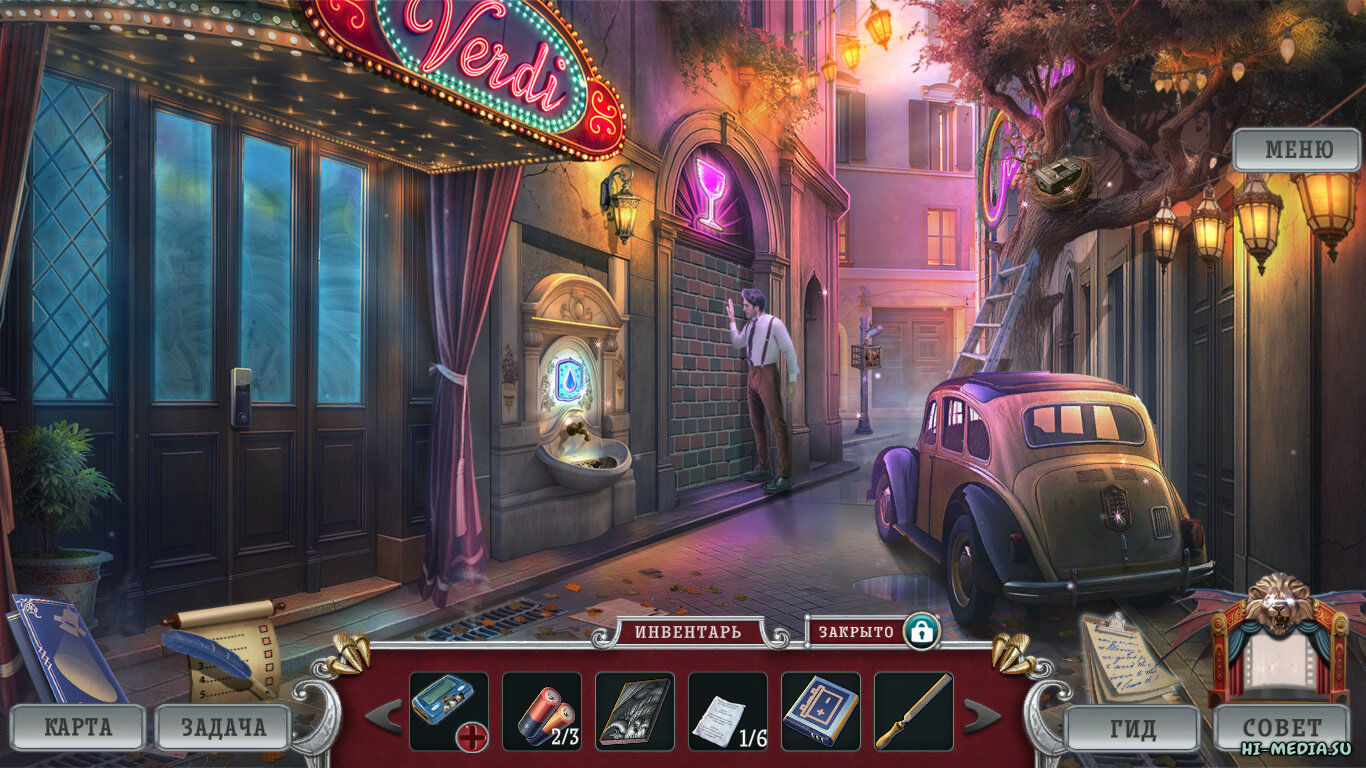The width and height of the screenshot is (1366, 768).
Task: Toggle the inventory padlock icon
Action: click(x=920, y=632)
